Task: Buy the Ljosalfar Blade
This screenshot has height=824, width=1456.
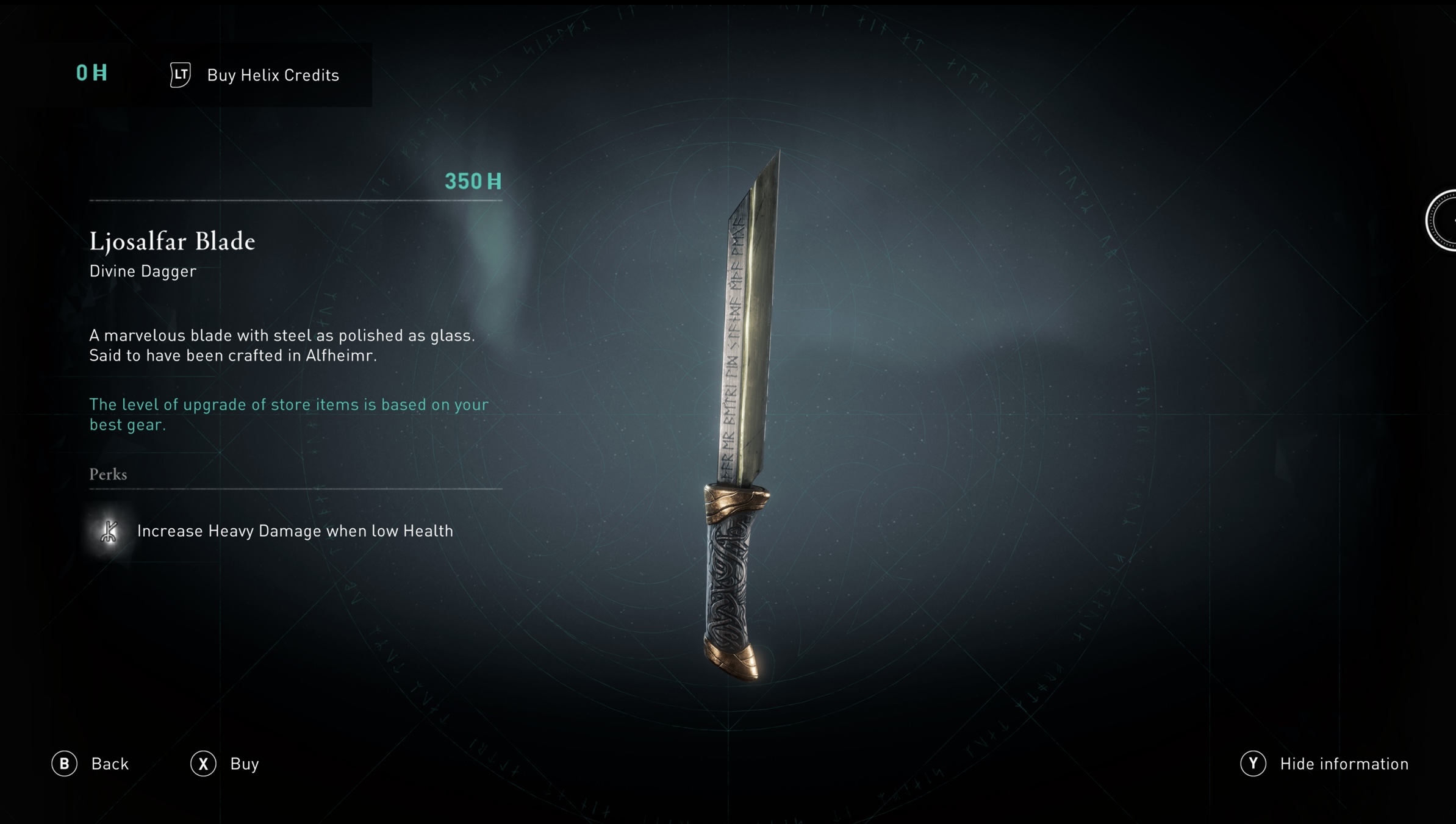Action: click(243, 764)
